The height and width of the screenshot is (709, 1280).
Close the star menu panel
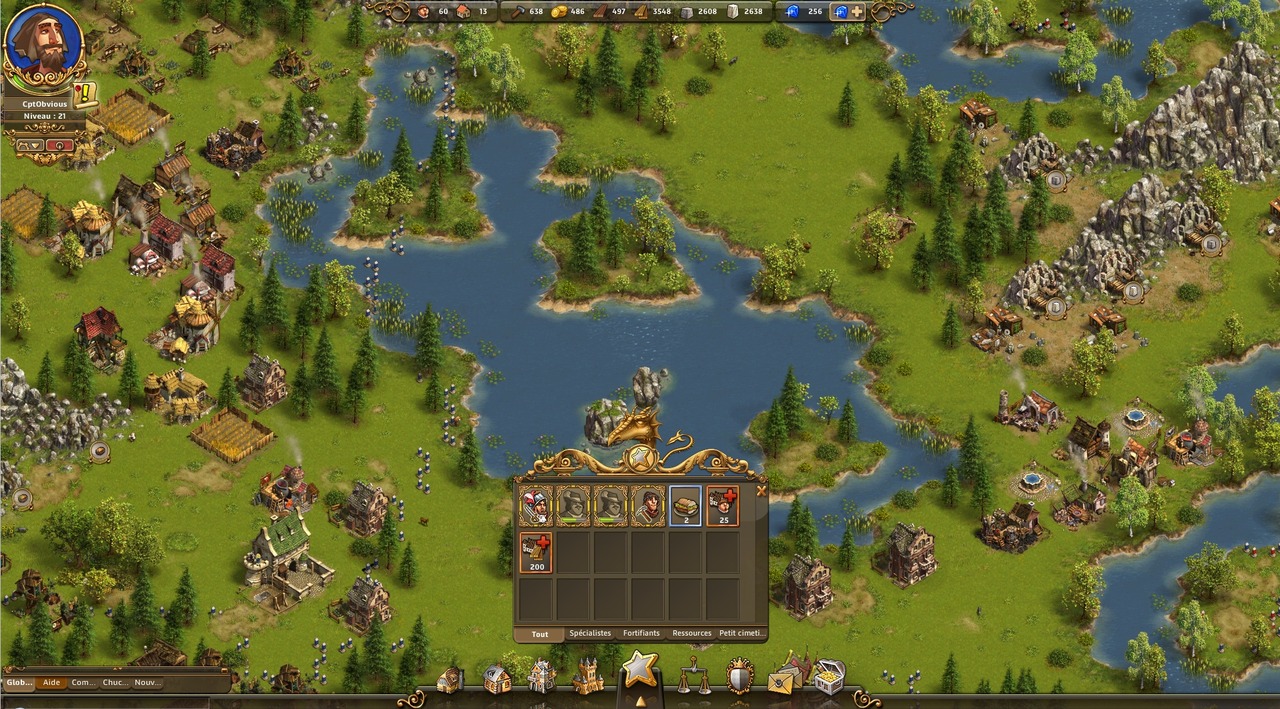761,491
